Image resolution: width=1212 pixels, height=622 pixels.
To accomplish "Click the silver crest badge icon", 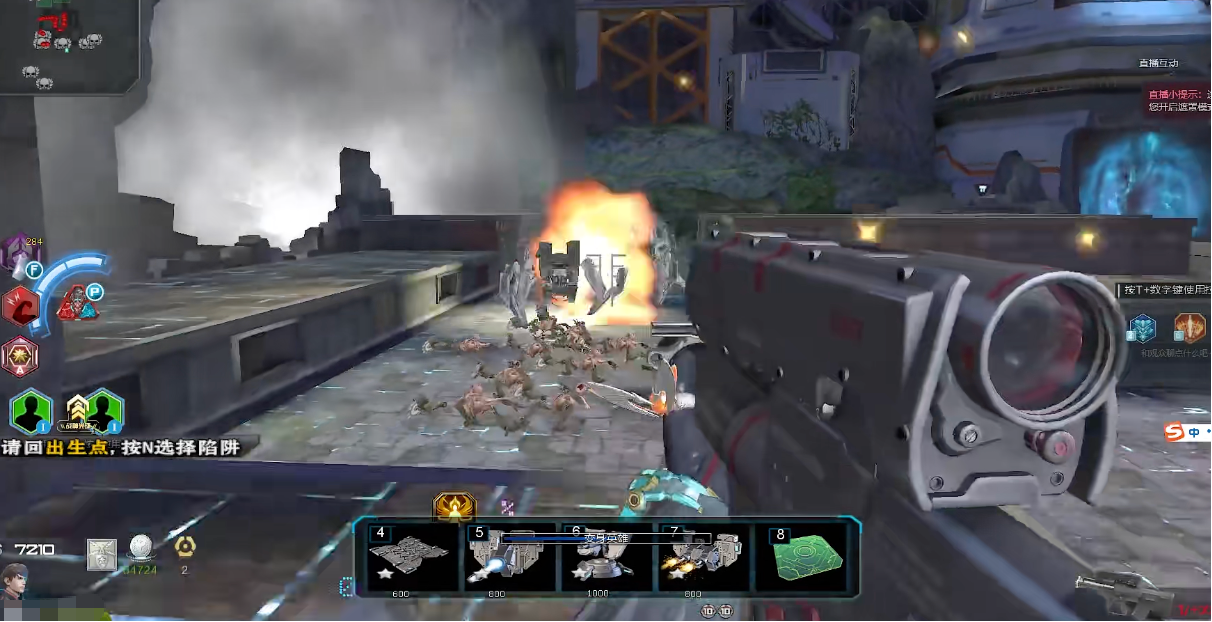I will click(x=101, y=553).
